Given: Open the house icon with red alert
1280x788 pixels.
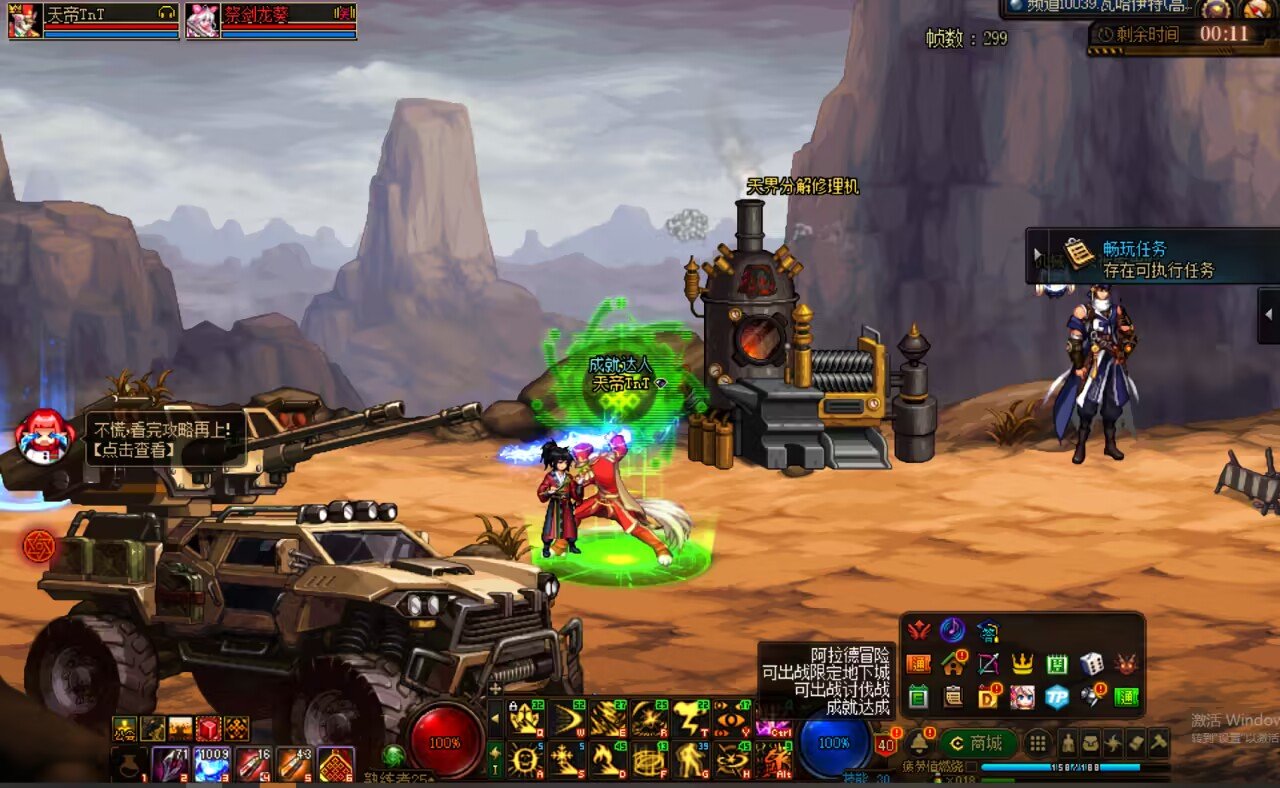Looking at the screenshot, I should 953,663.
